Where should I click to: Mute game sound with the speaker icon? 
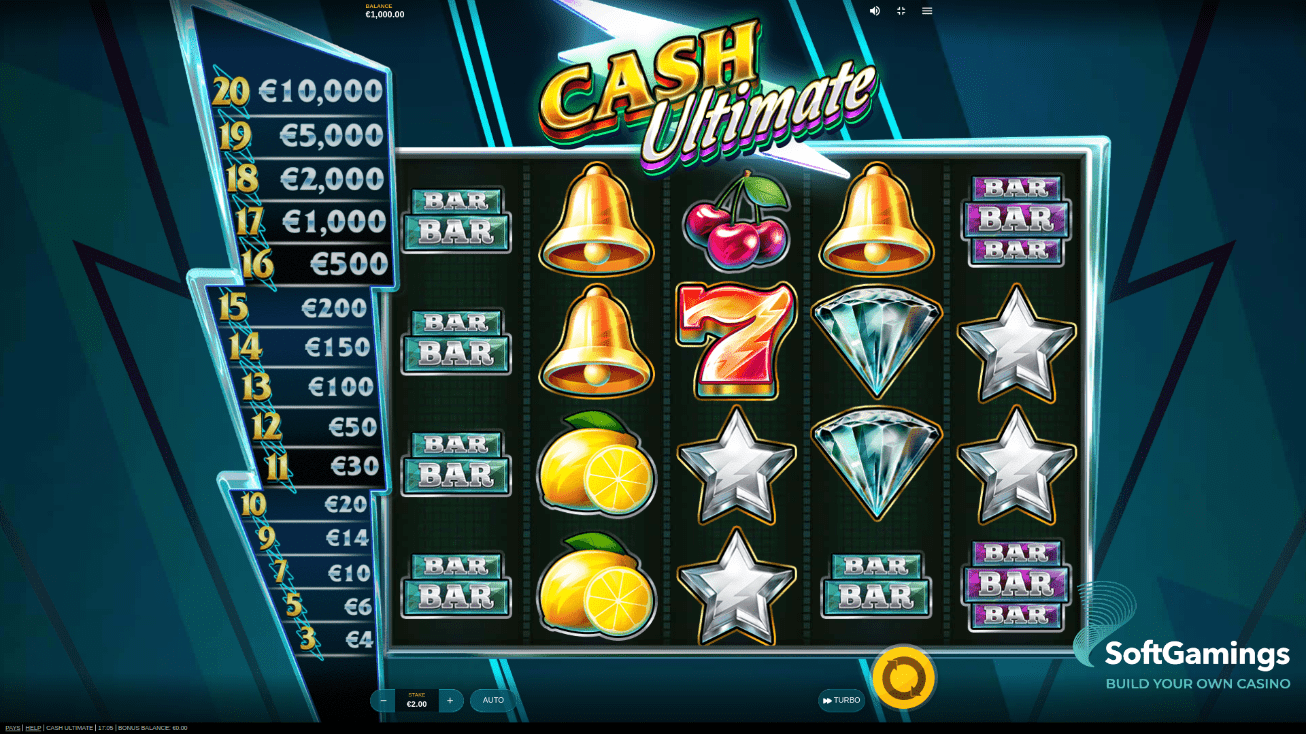(x=874, y=11)
